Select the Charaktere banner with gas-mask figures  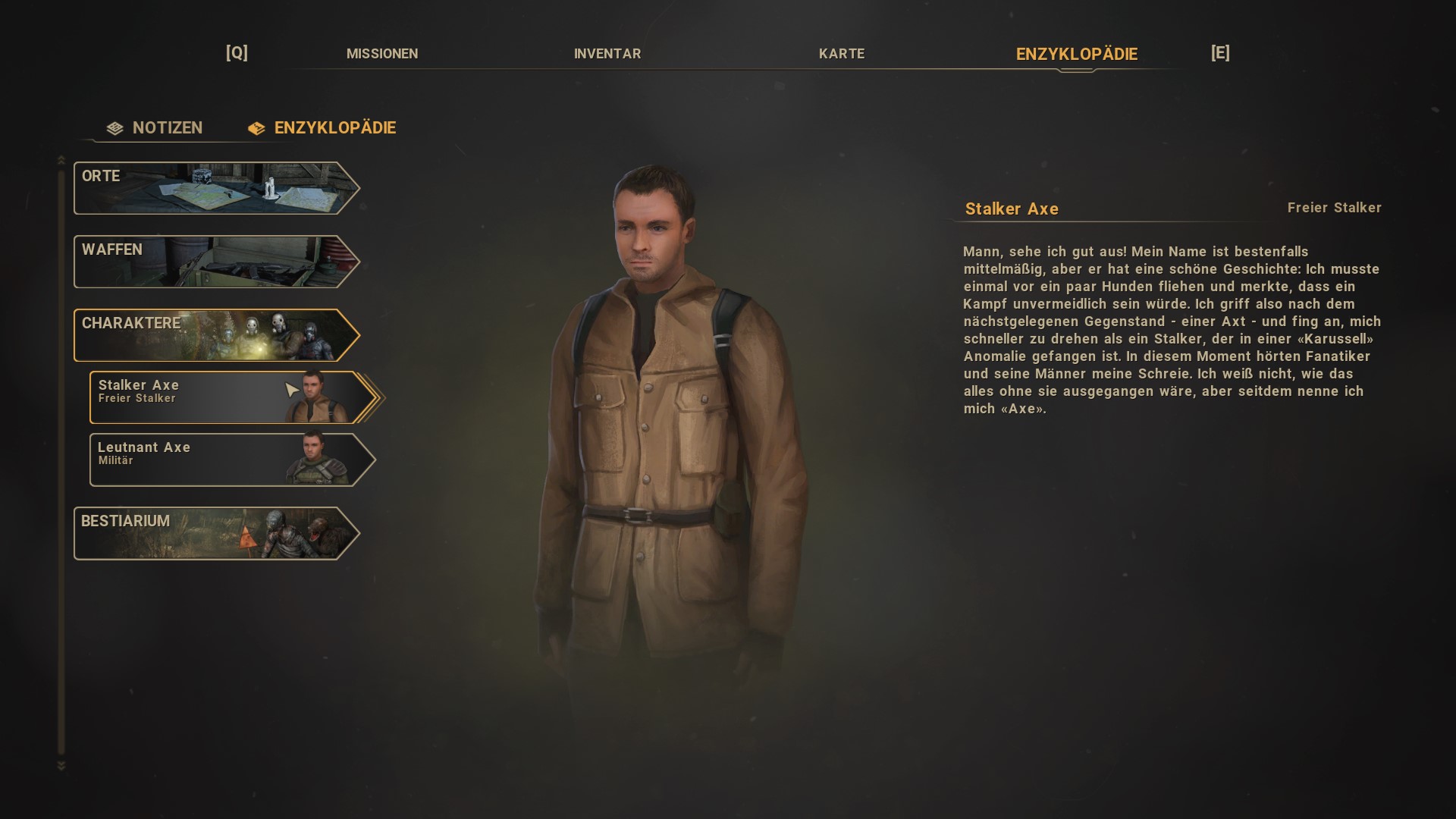[x=215, y=334]
